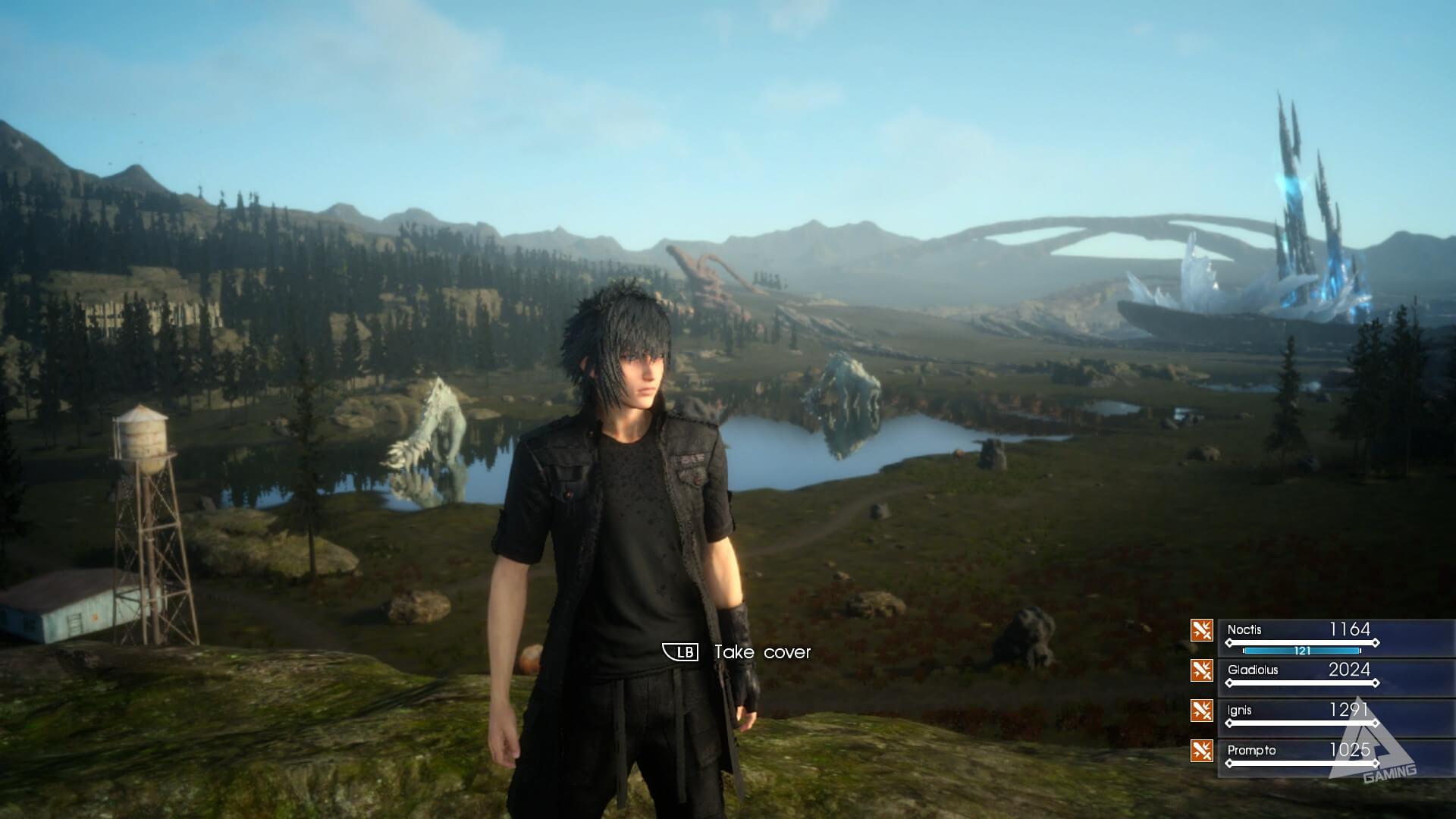Select the Ignis name label

(1239, 709)
